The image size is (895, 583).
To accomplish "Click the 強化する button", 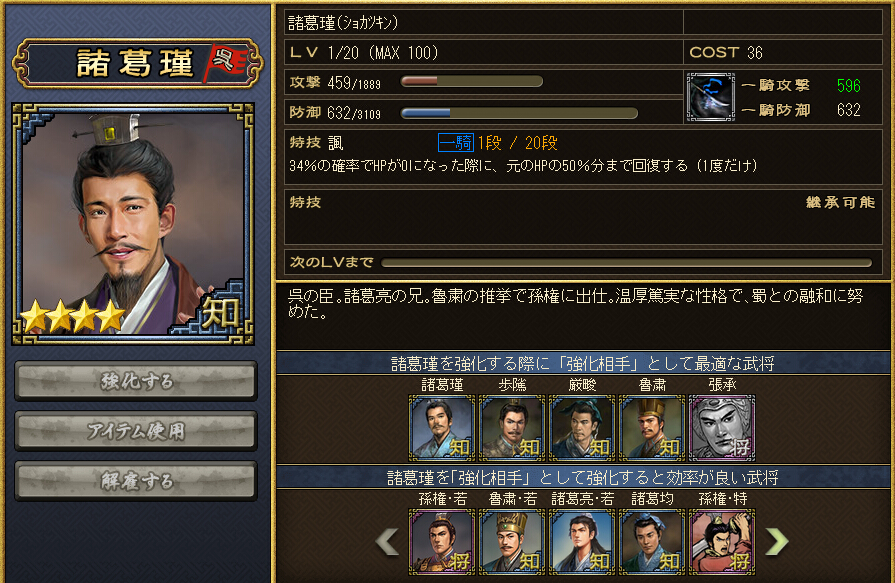I will (136, 380).
